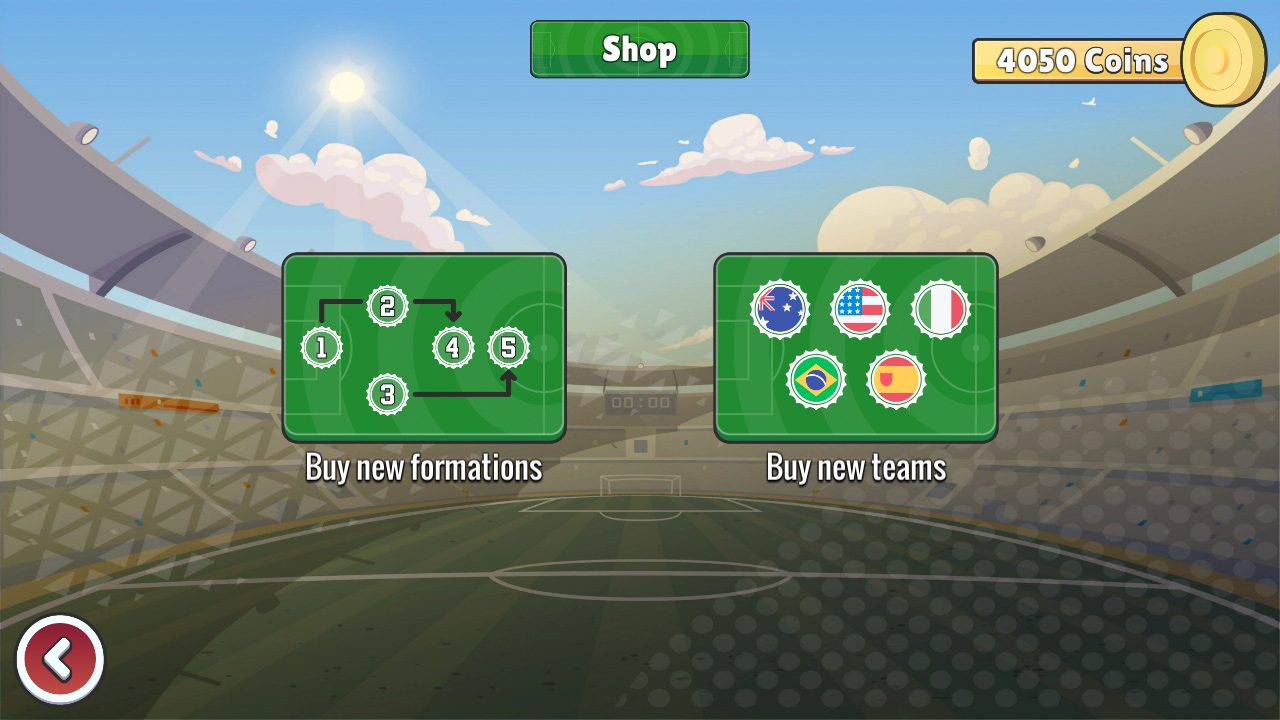1280x720 pixels.
Task: Click the 4050 Coins counter
Action: pos(1079,60)
